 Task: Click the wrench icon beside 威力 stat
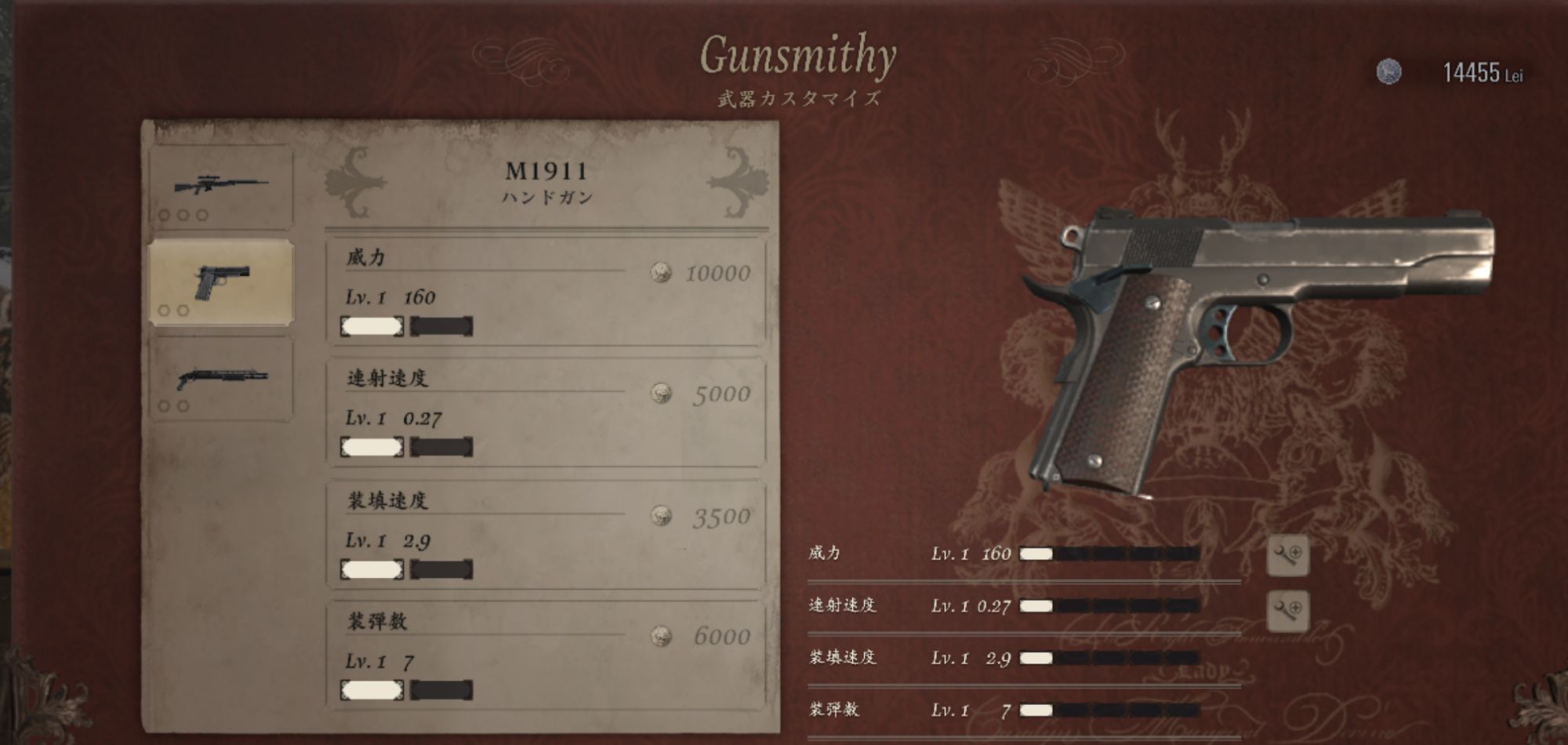pyautogui.click(x=1287, y=555)
